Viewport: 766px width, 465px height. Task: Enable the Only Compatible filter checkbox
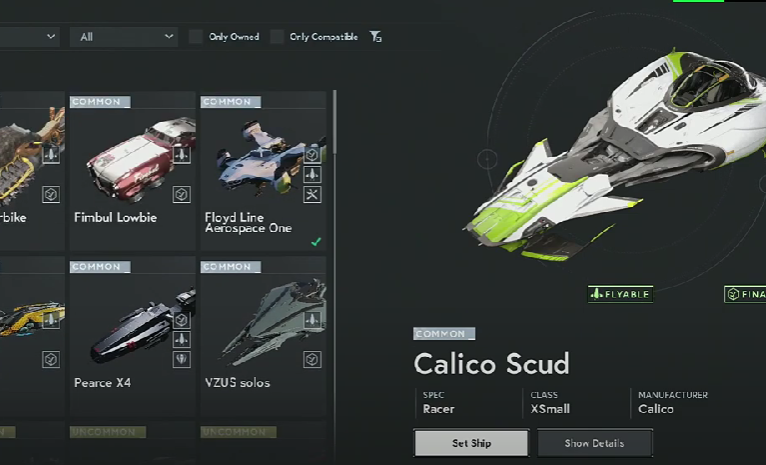[x=277, y=37]
